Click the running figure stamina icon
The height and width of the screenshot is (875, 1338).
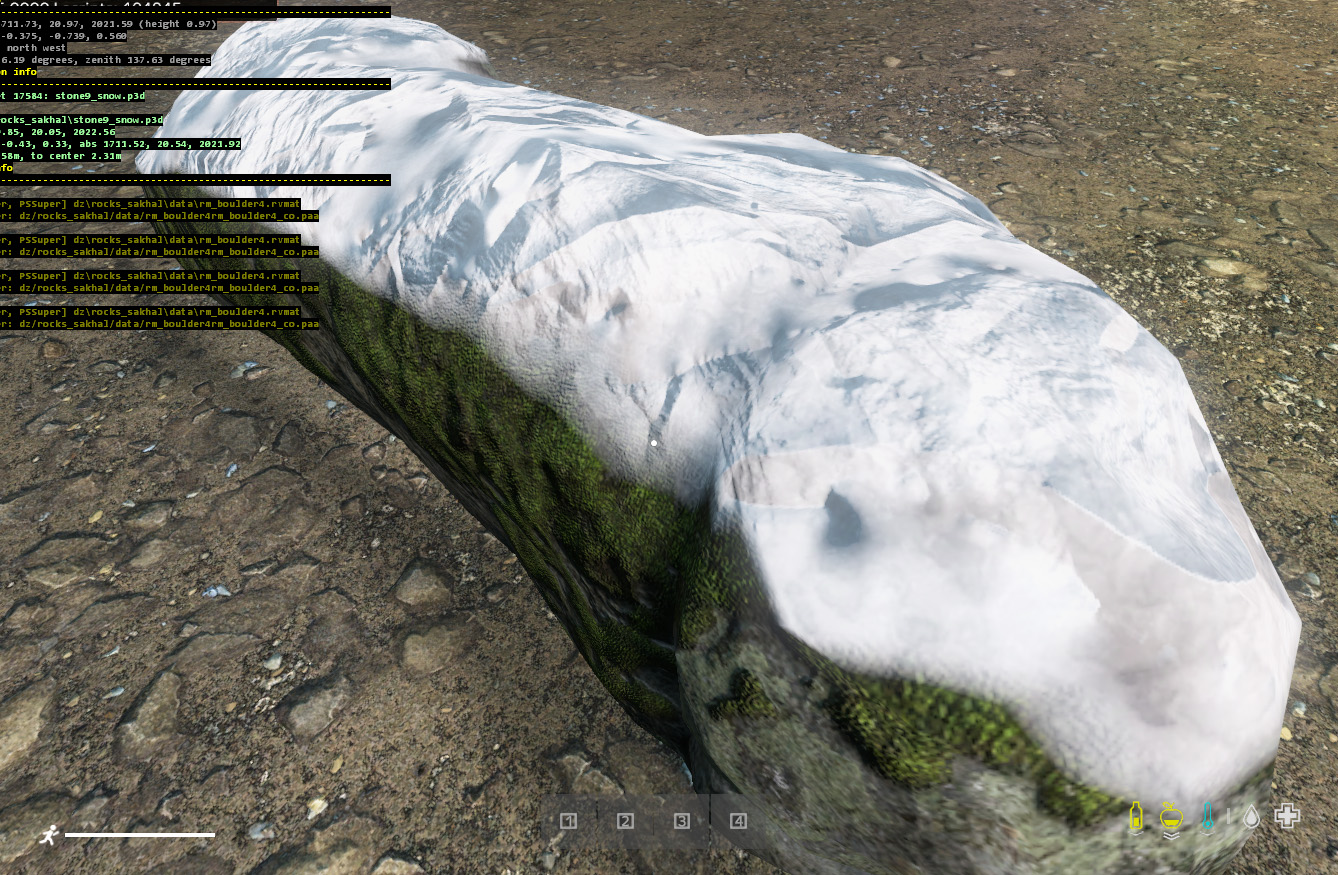pos(49,835)
